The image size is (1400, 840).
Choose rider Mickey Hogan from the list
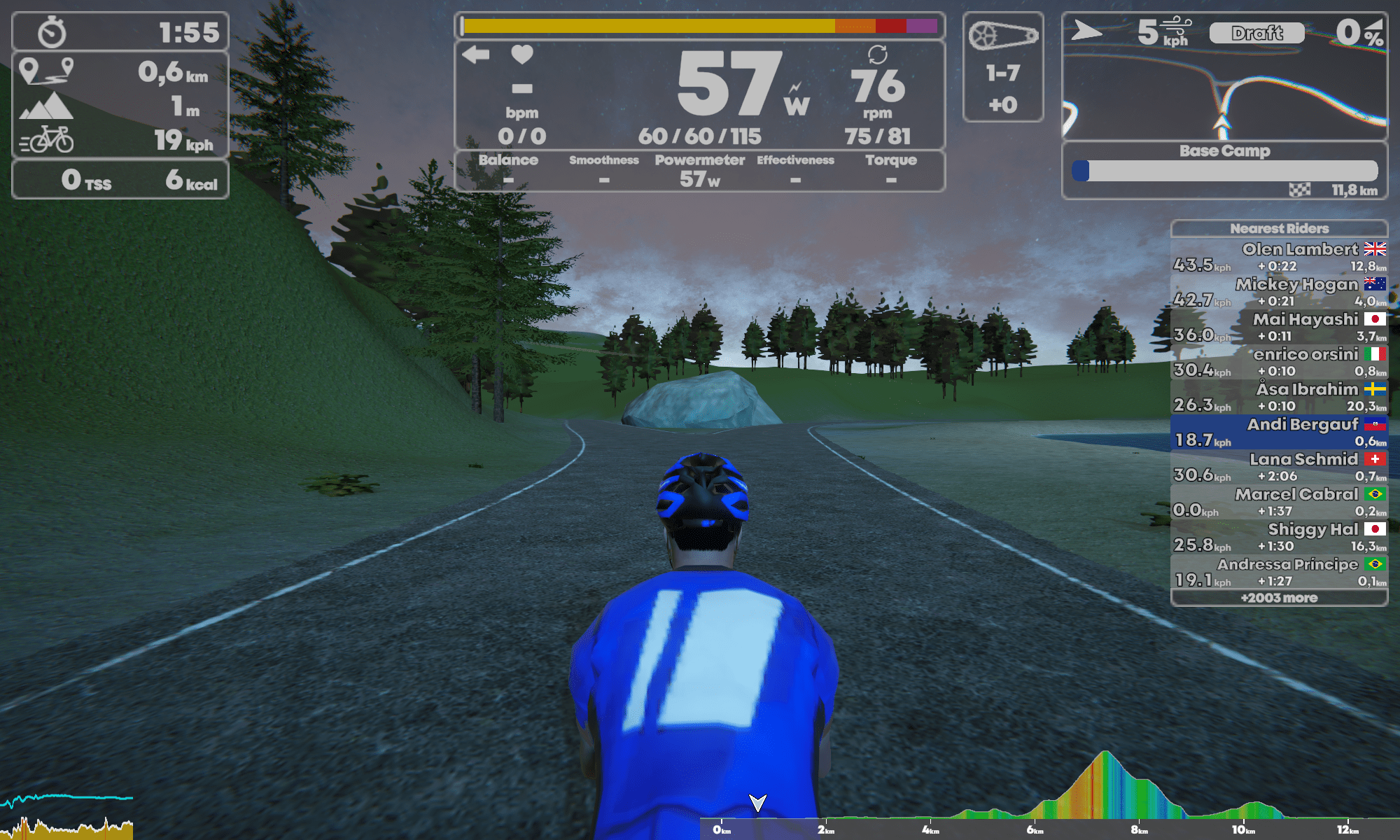1279,292
